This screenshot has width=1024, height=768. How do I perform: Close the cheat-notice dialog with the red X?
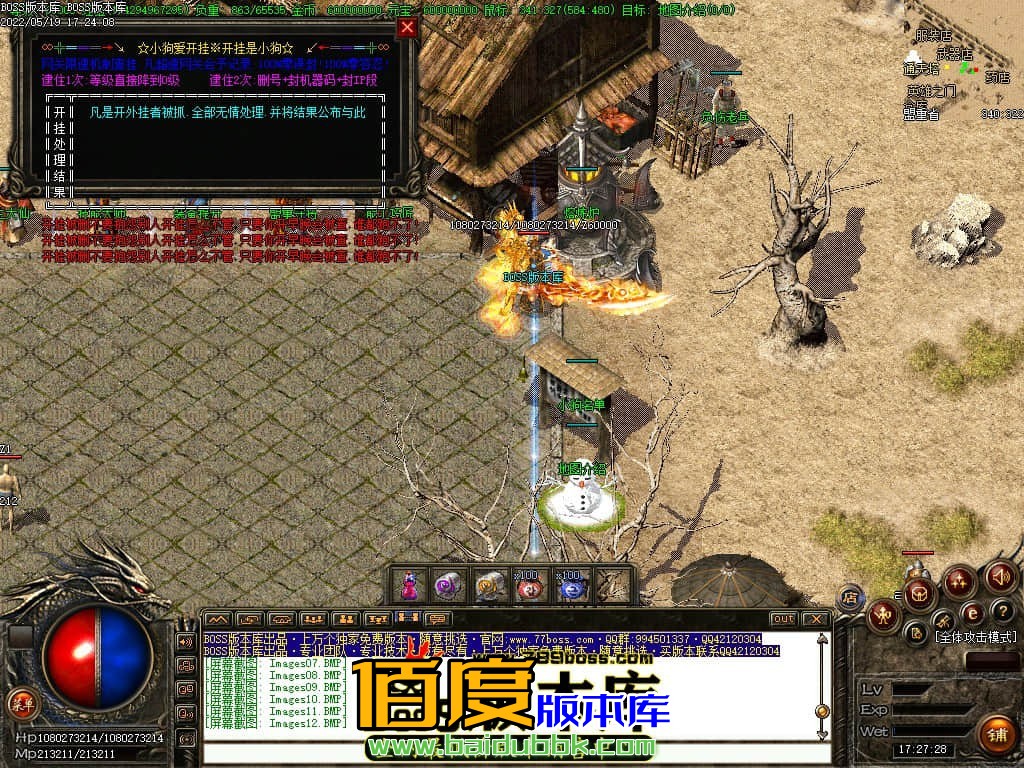[406, 28]
